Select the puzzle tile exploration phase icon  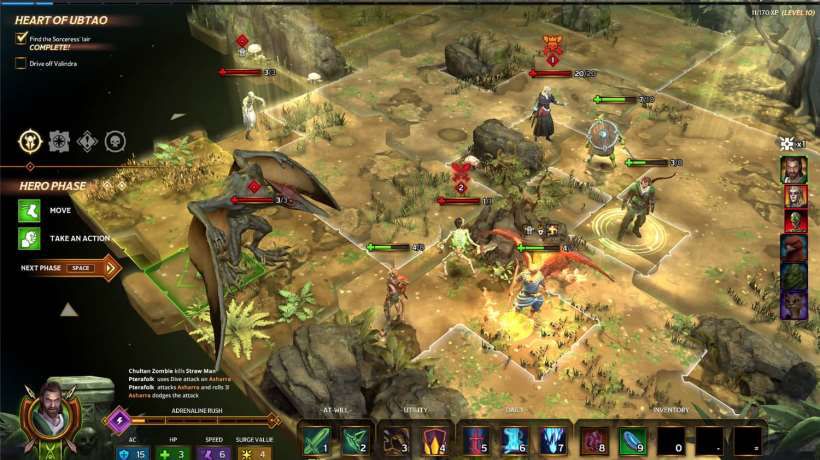click(58, 142)
